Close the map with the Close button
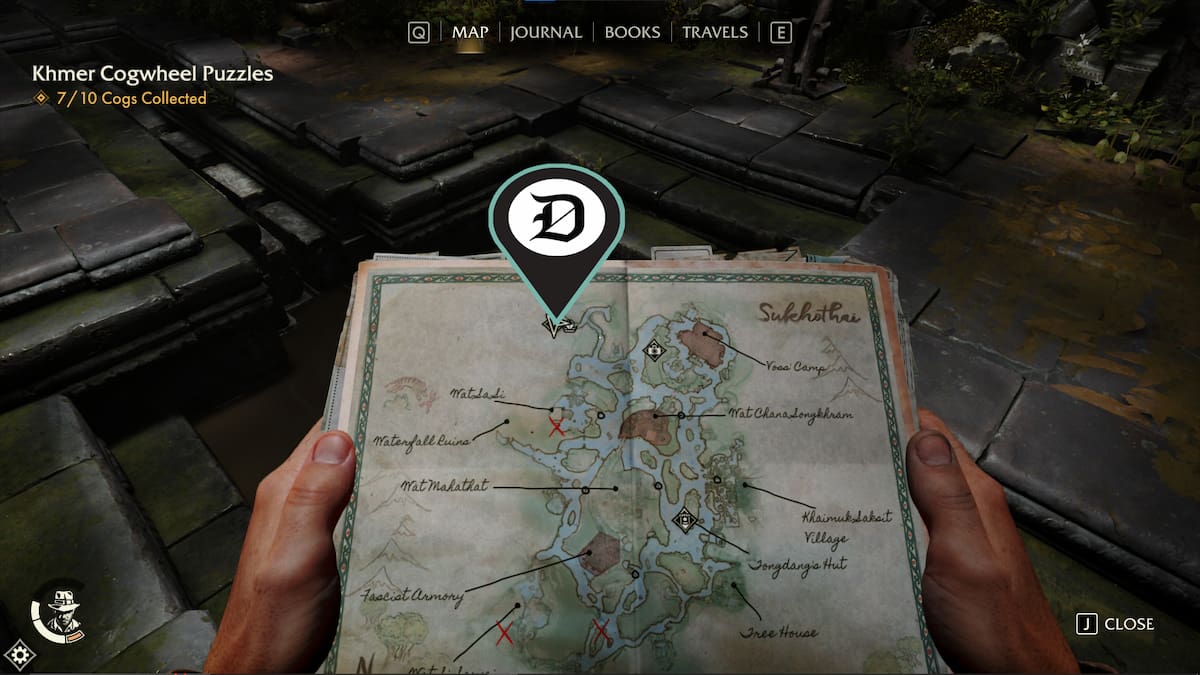 tap(1115, 624)
